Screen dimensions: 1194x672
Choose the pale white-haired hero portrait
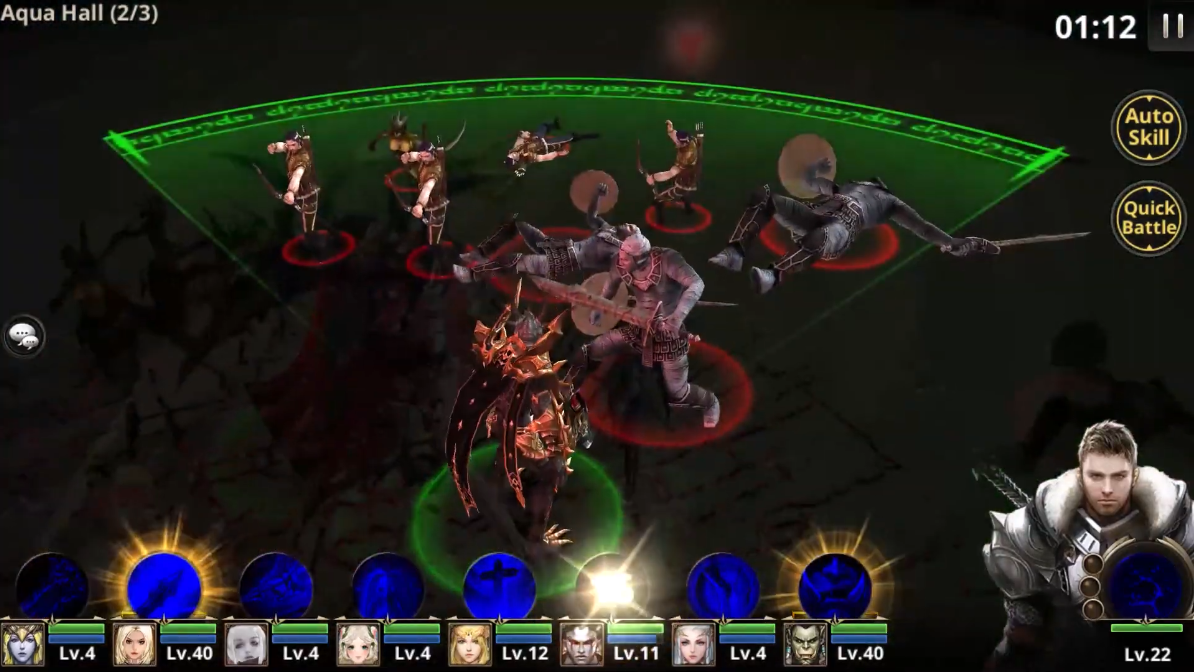246,645
